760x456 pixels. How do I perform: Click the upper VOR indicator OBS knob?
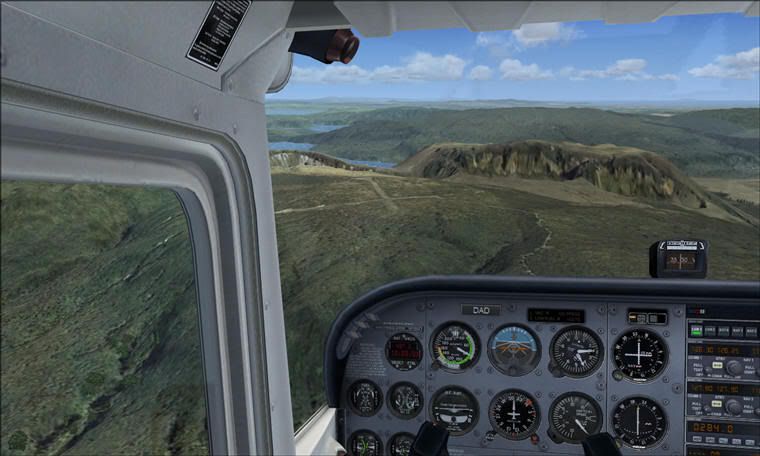pyautogui.click(x=618, y=374)
